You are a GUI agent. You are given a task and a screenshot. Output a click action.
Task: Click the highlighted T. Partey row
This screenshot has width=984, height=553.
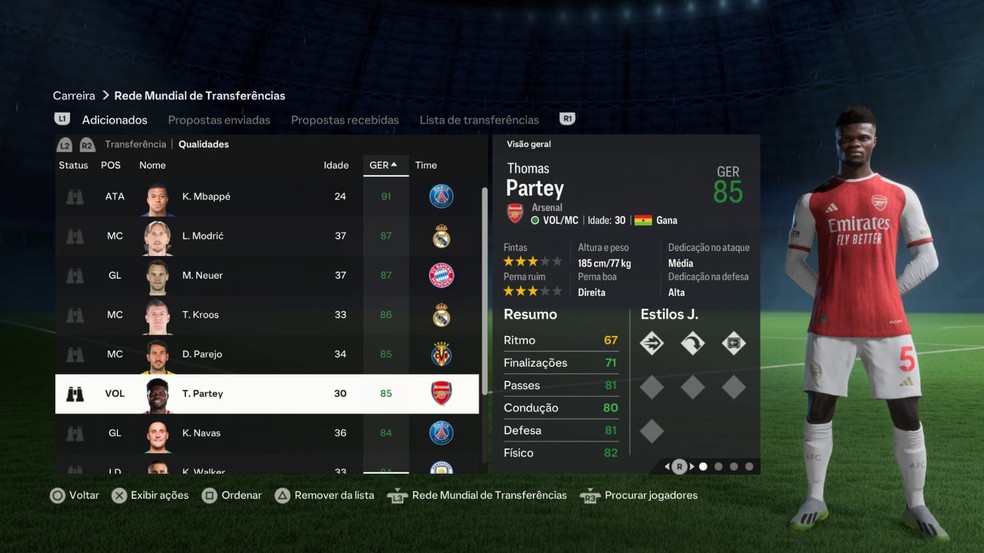pyautogui.click(x=266, y=394)
